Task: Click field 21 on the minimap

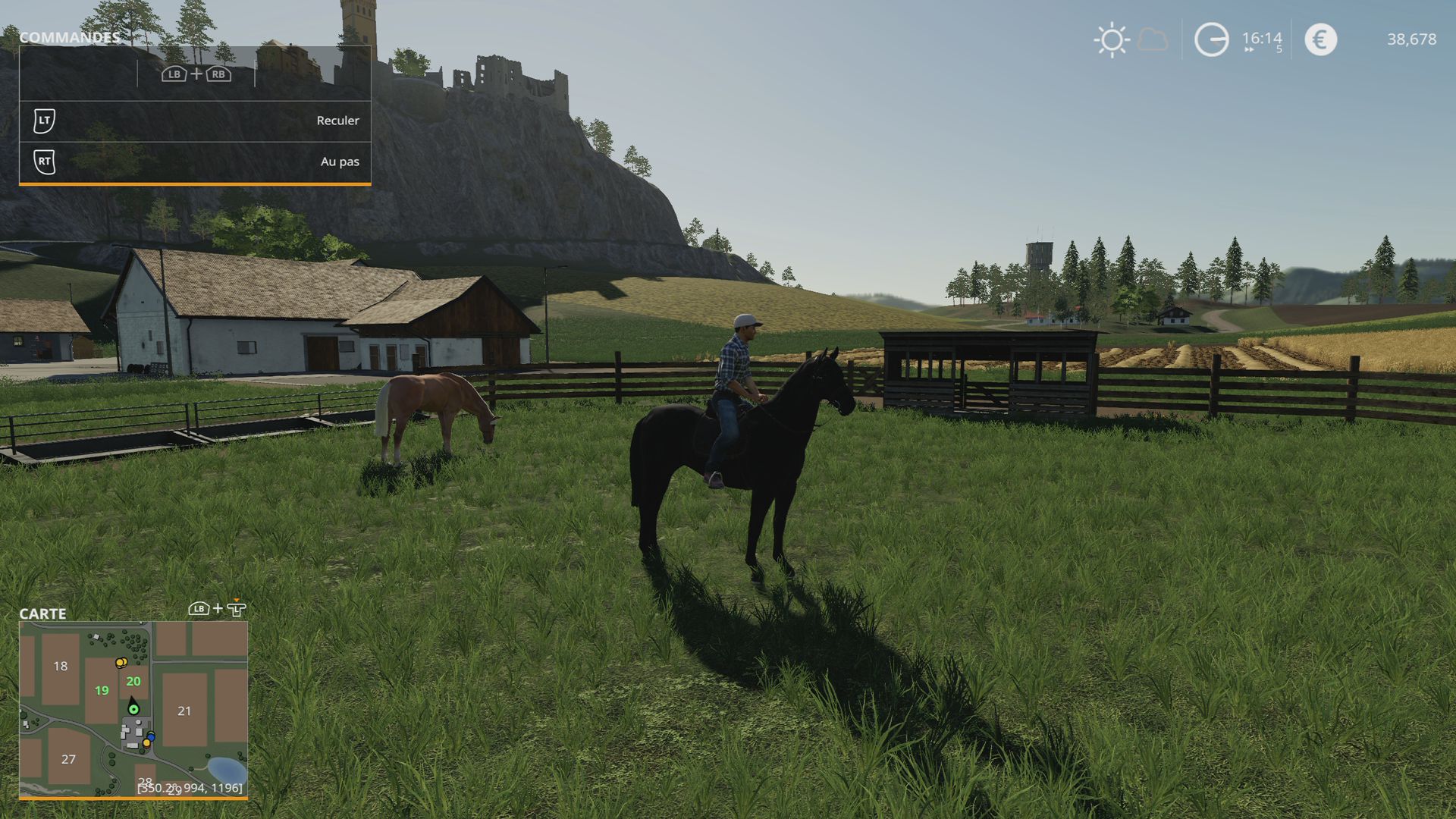Action: point(184,711)
